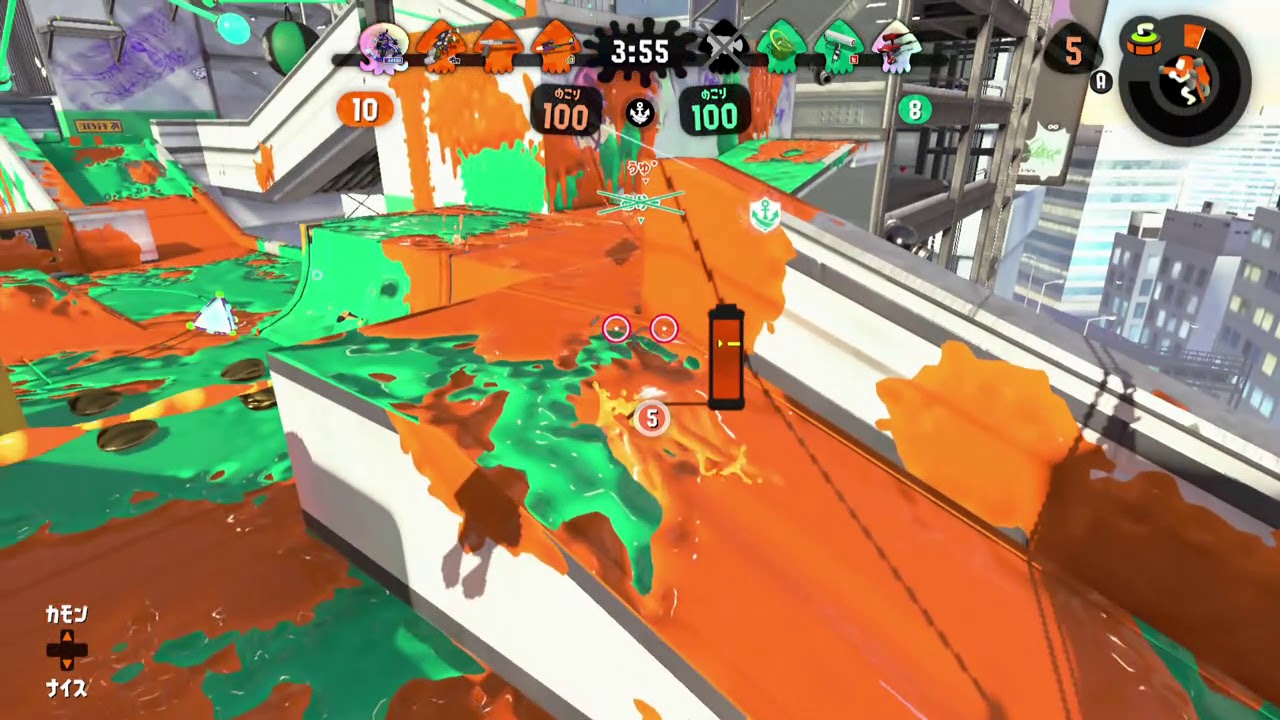Click the green 8 score bubble
Screen dimensions: 1280x720
tap(913, 110)
